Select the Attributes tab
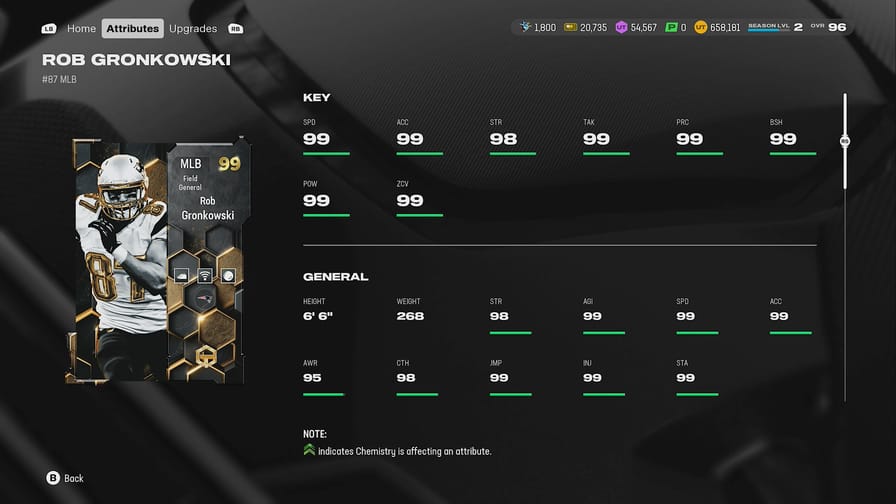896x504 pixels. coord(132,29)
